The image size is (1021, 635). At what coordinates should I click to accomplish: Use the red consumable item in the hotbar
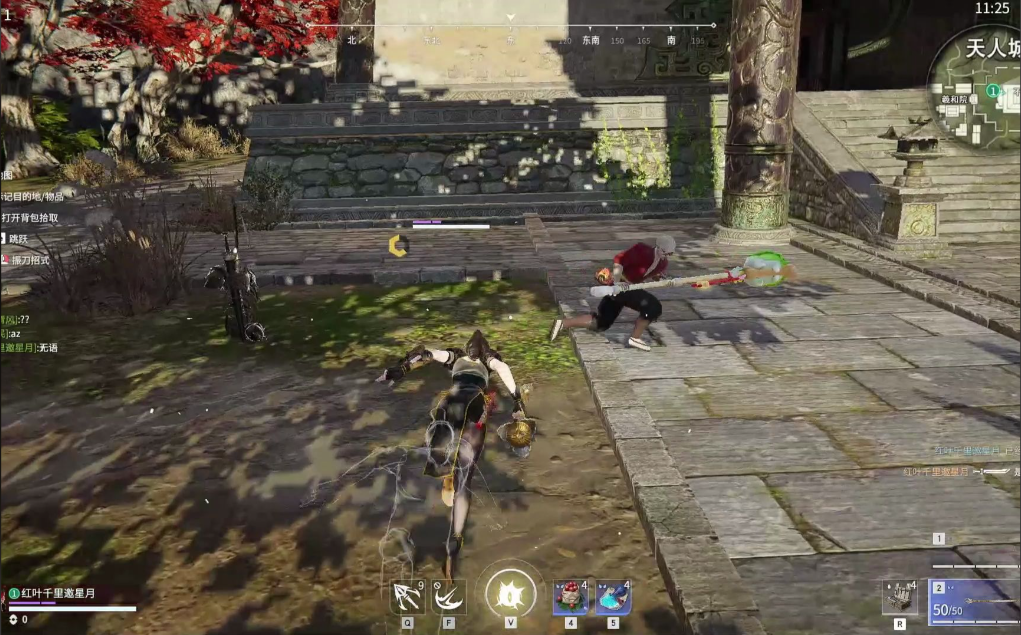(x=570, y=597)
